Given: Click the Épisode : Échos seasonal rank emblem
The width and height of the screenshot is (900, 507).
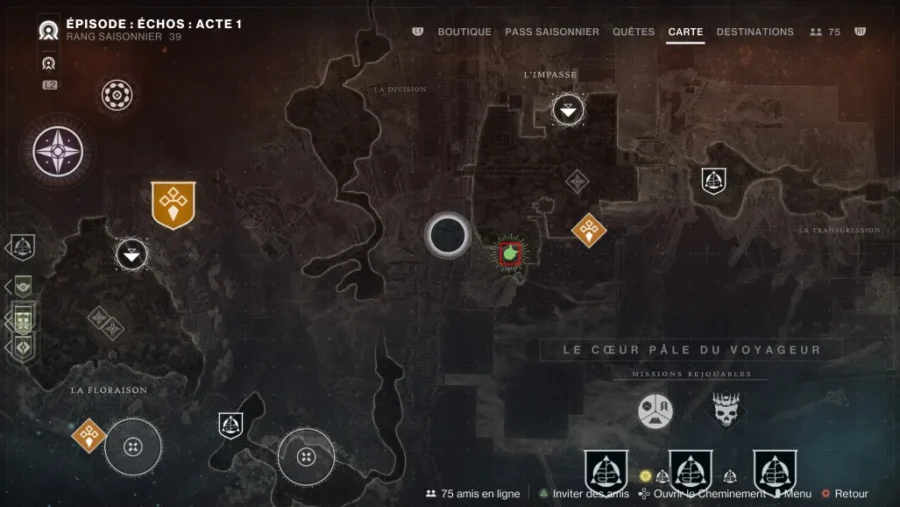Looking at the screenshot, I should (48, 30).
